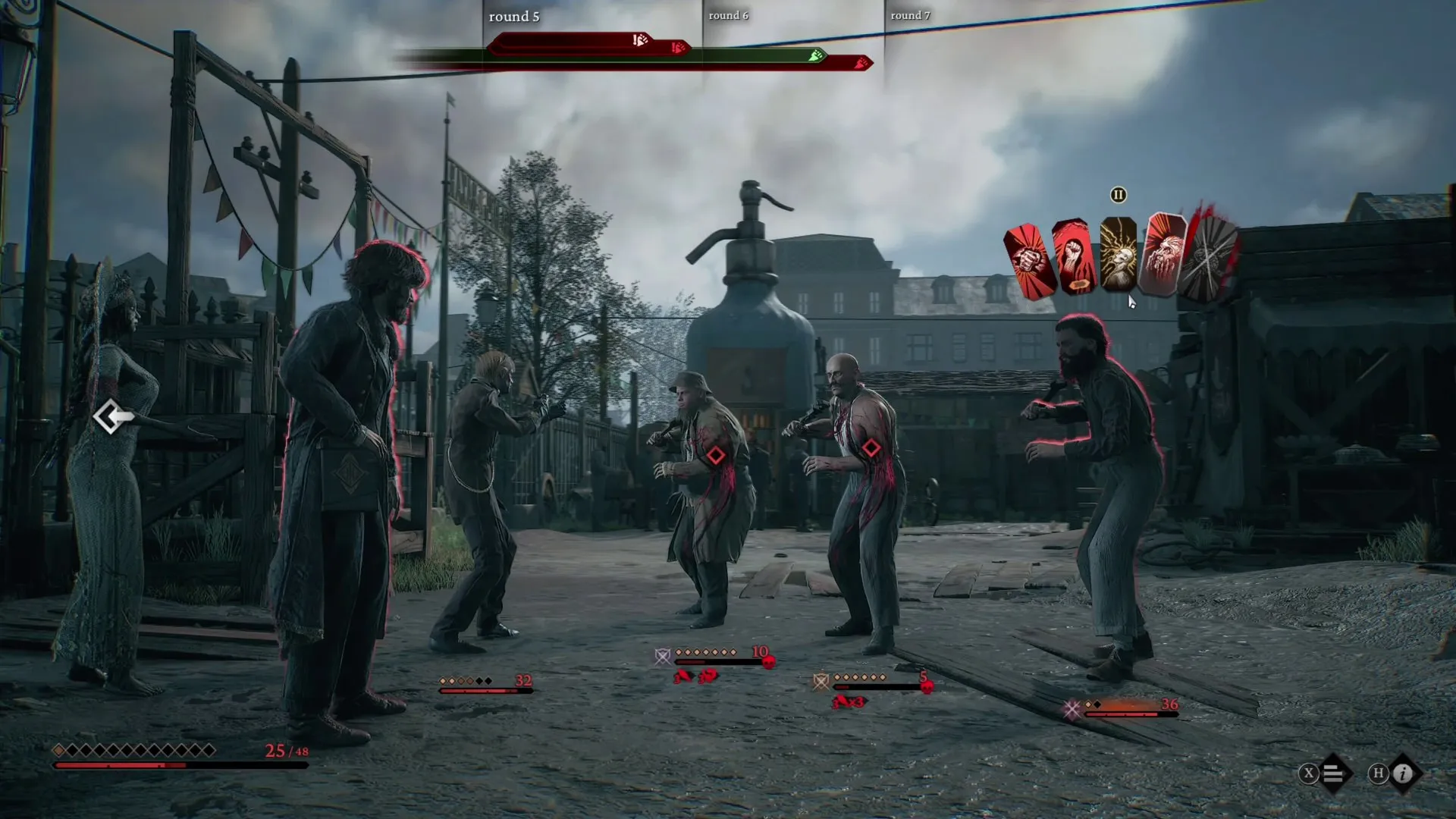Select the round 6 timeline label
Viewport: 1456px width, 819px height.
click(x=728, y=15)
